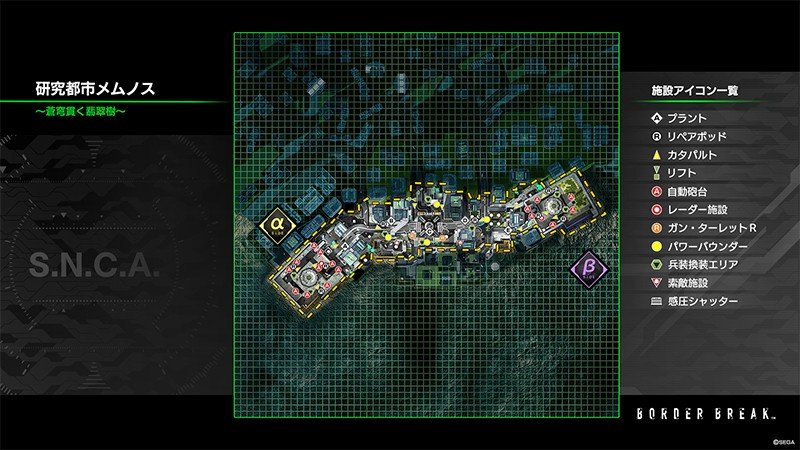Click the リフト legend entry
Screen dimensions: 800x450
[x=680, y=173]
